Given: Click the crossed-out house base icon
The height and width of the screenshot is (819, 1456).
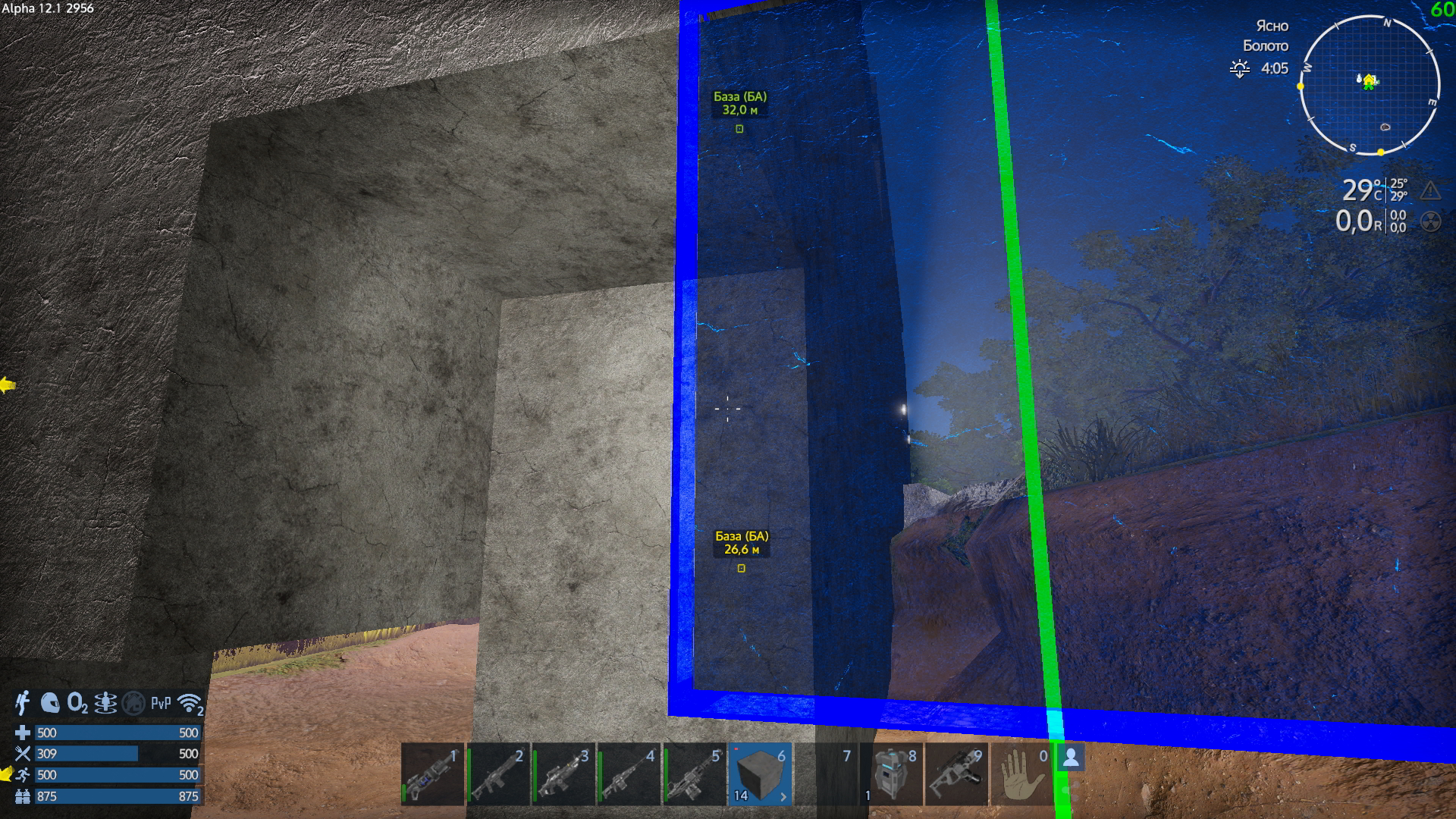Looking at the screenshot, I should pyautogui.click(x=133, y=703).
